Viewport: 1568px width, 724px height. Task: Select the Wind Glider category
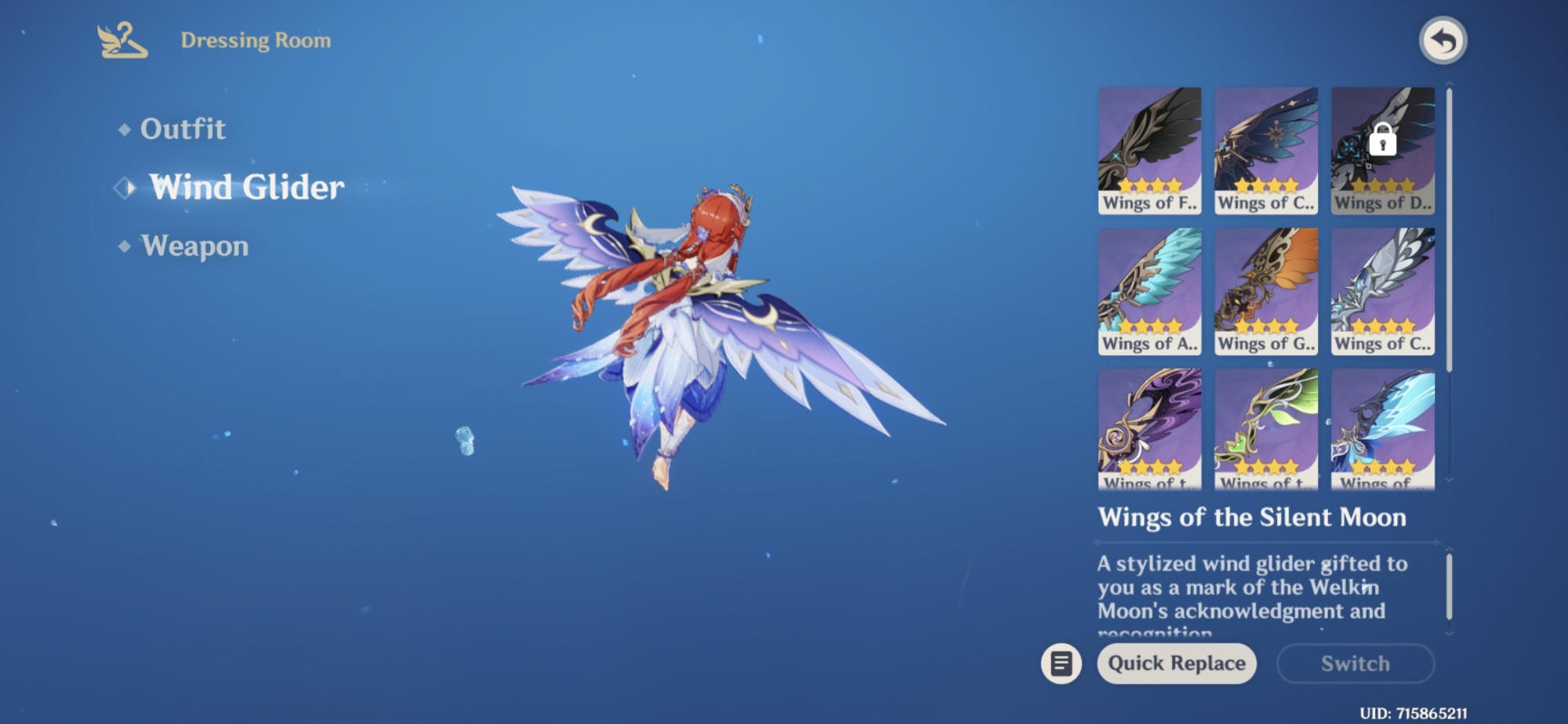245,187
